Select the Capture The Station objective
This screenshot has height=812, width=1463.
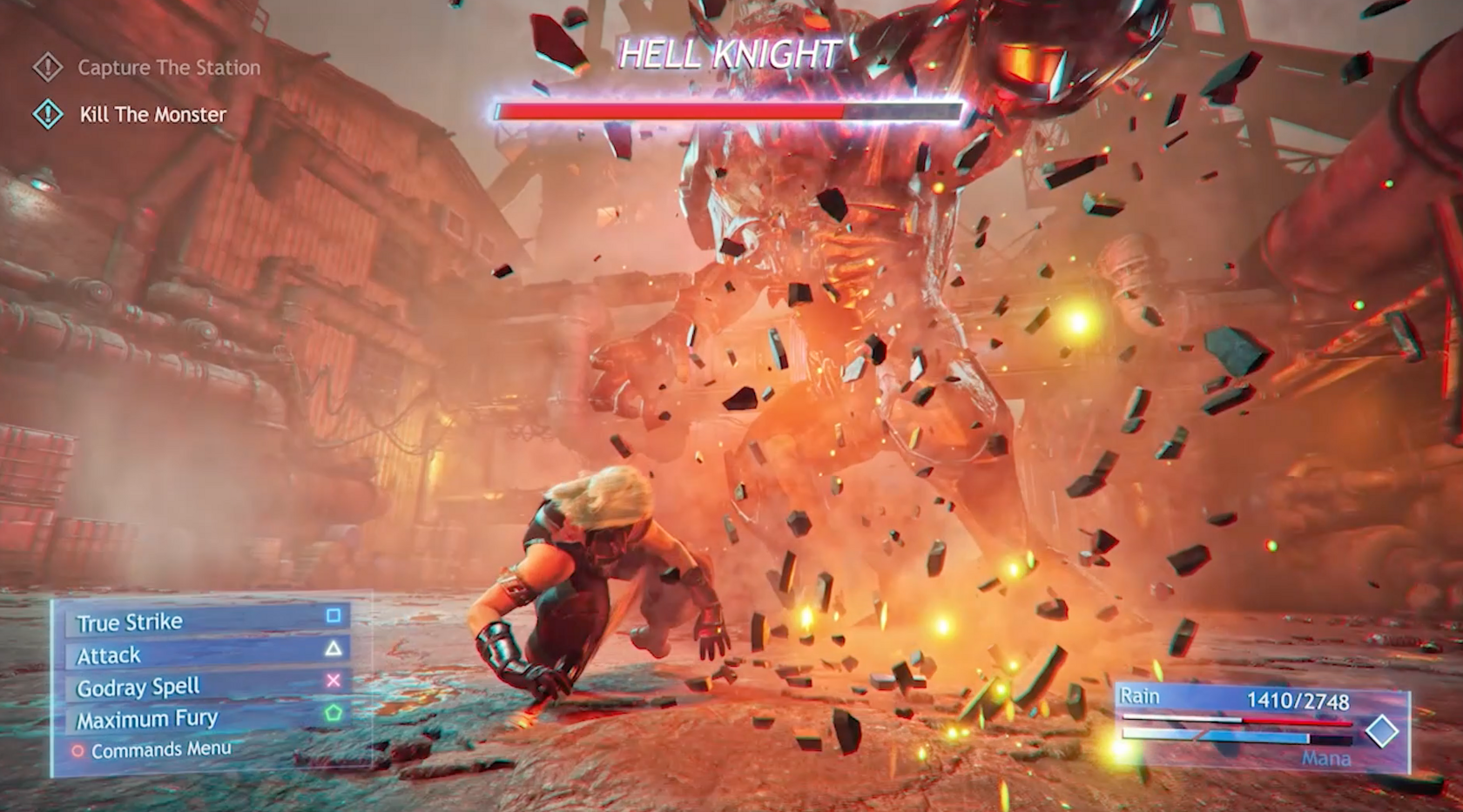pos(168,67)
